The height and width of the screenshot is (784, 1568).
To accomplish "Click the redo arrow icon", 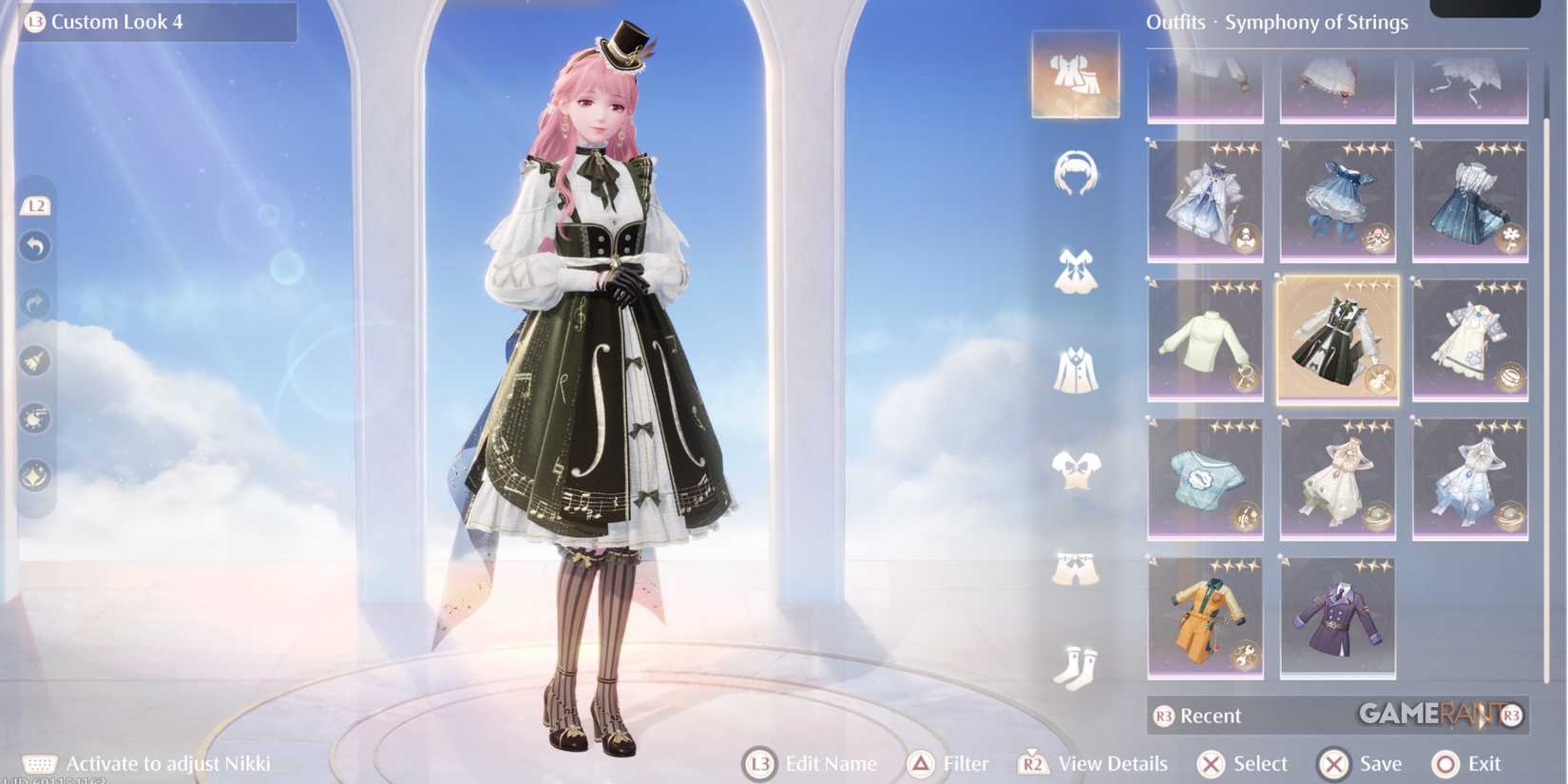I will (36, 304).
